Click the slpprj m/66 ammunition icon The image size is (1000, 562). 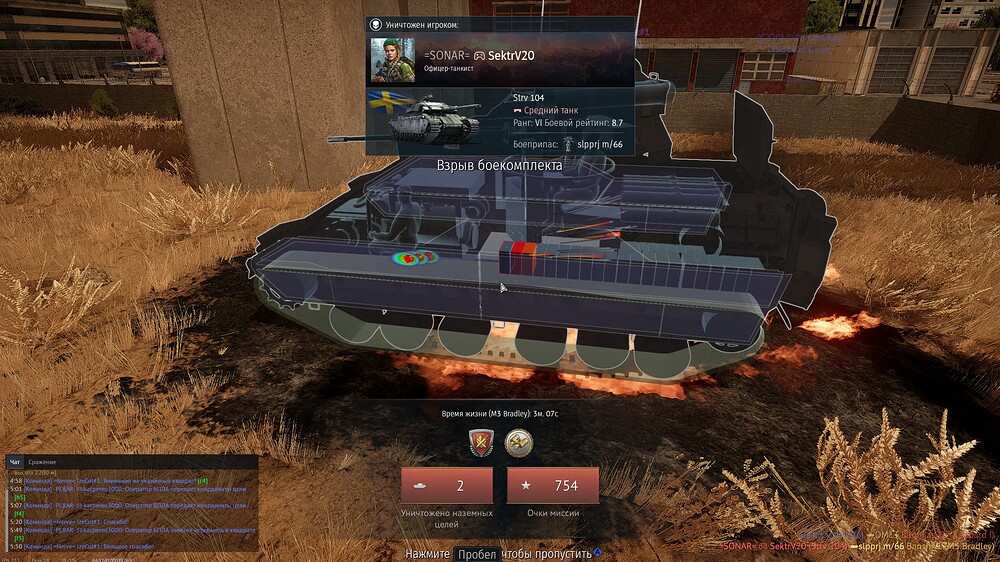pyautogui.click(x=568, y=144)
